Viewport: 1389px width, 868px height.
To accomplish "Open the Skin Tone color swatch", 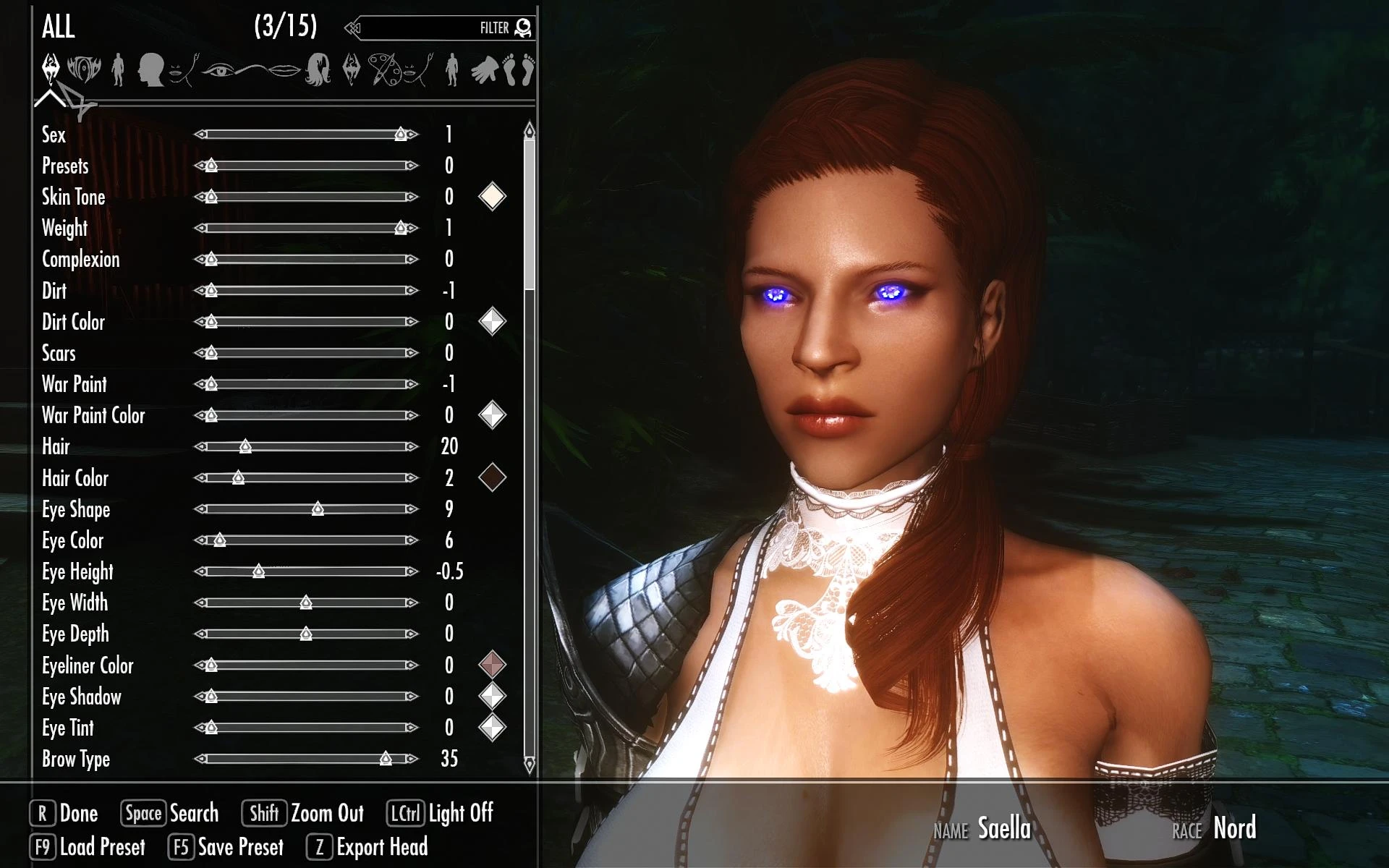I will click(492, 197).
